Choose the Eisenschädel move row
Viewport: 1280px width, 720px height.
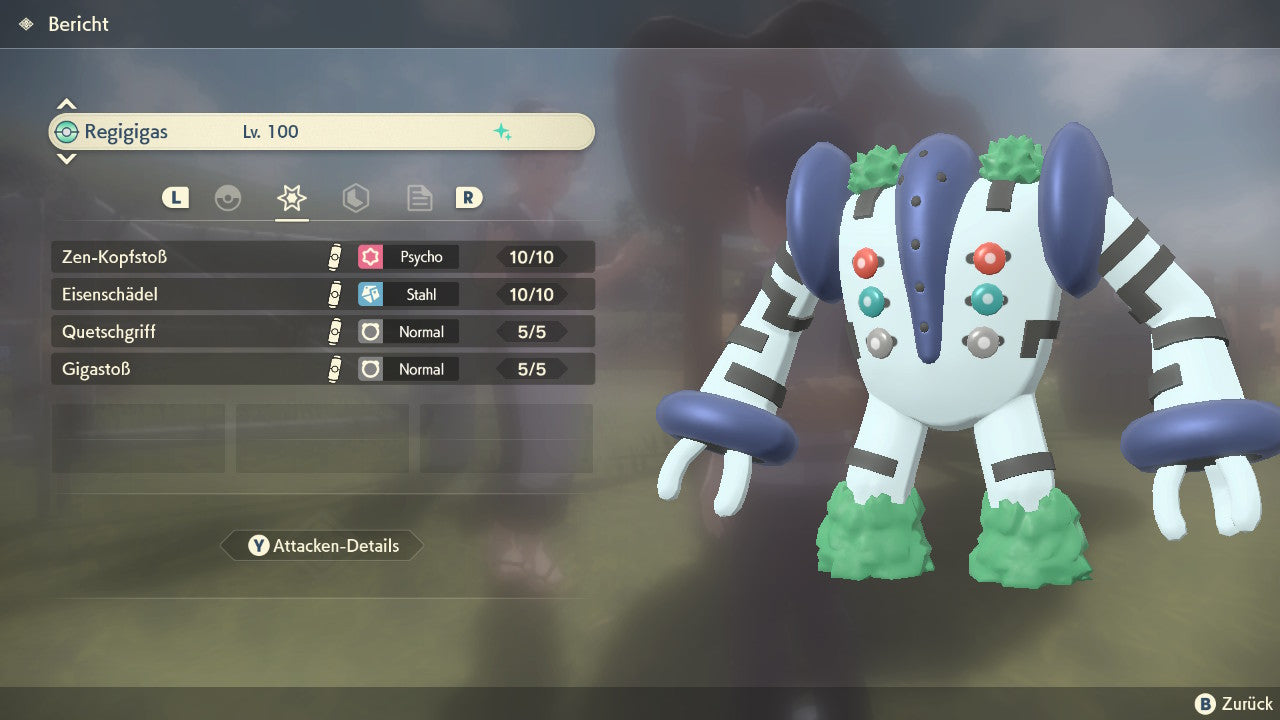click(322, 295)
